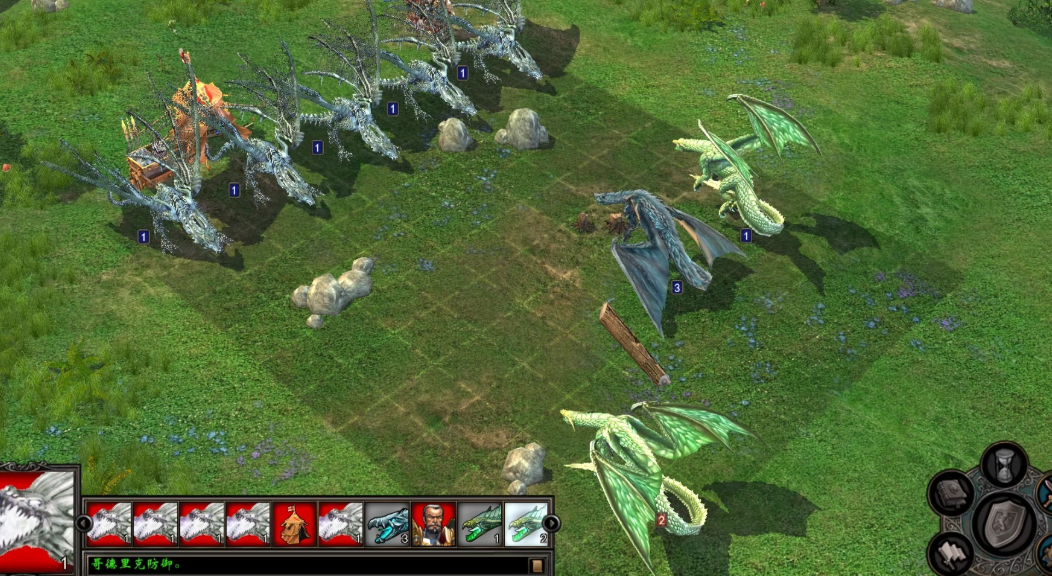Open the combat log with the scroll button
This screenshot has width=1052, height=576.
coord(537,565)
